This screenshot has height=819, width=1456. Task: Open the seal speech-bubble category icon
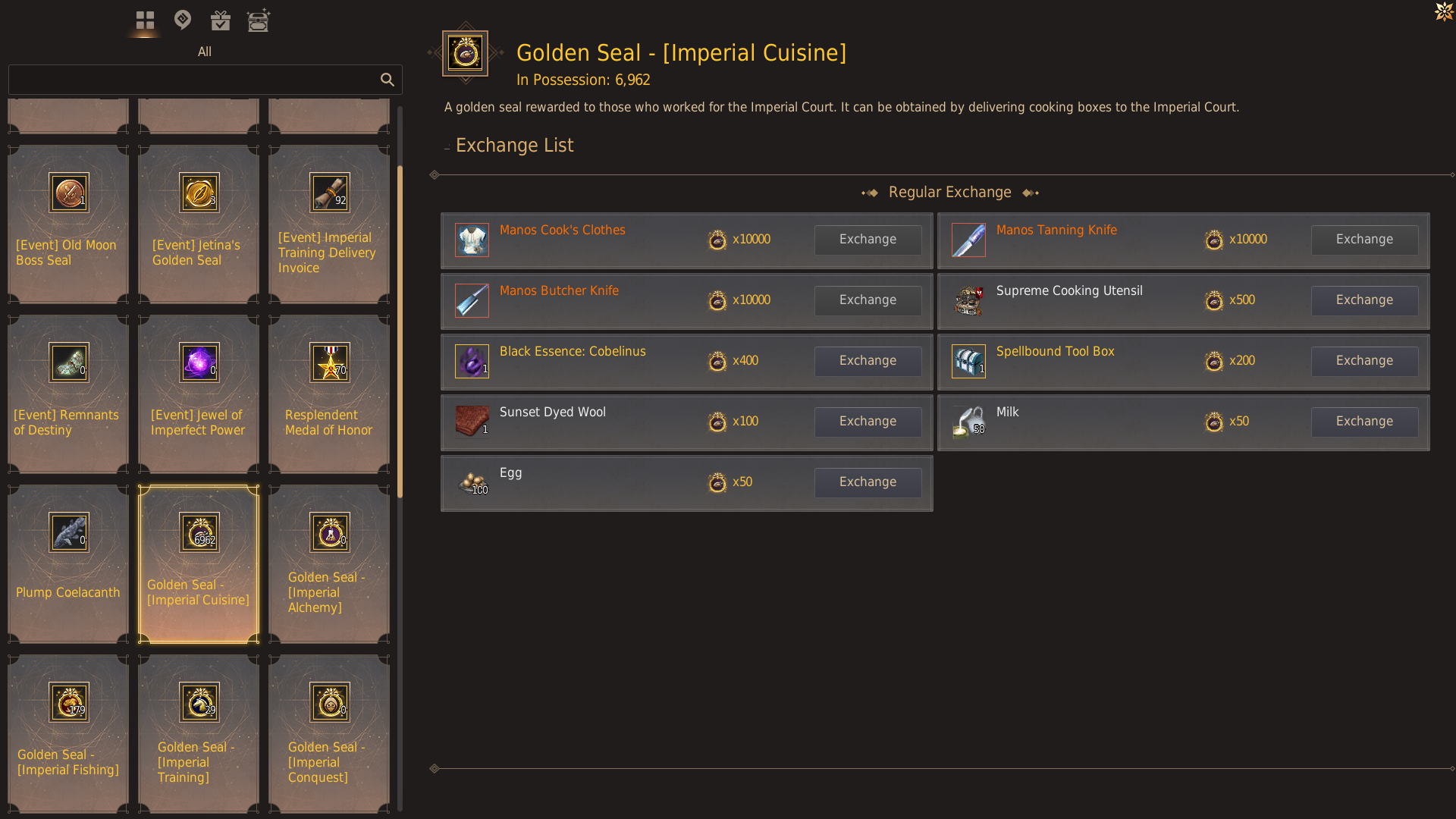(x=183, y=20)
